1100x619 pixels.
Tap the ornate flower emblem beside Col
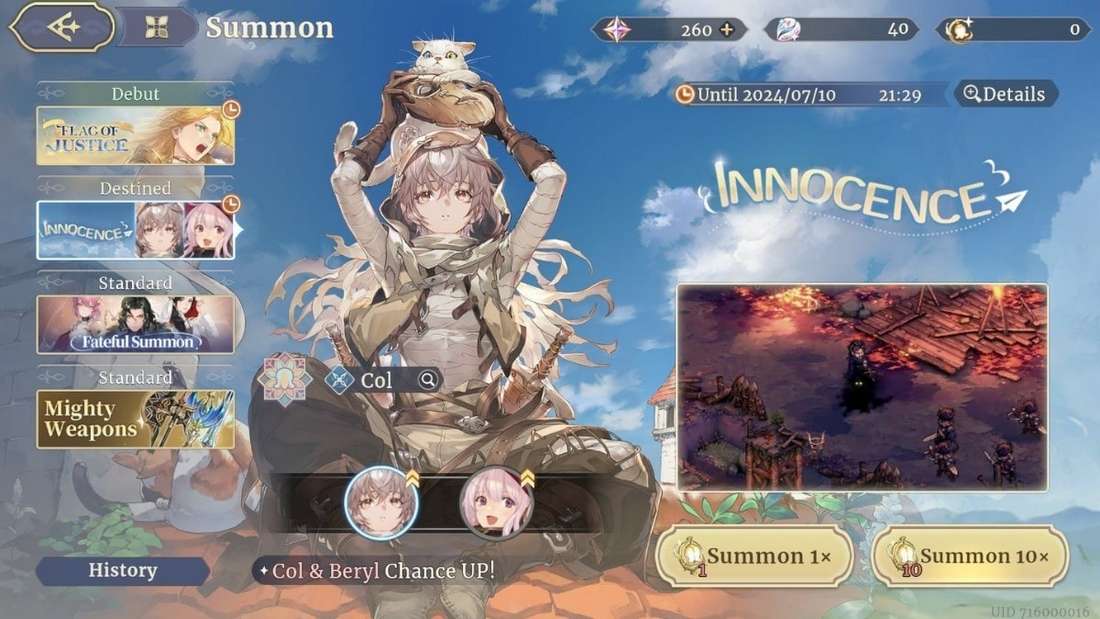point(283,380)
